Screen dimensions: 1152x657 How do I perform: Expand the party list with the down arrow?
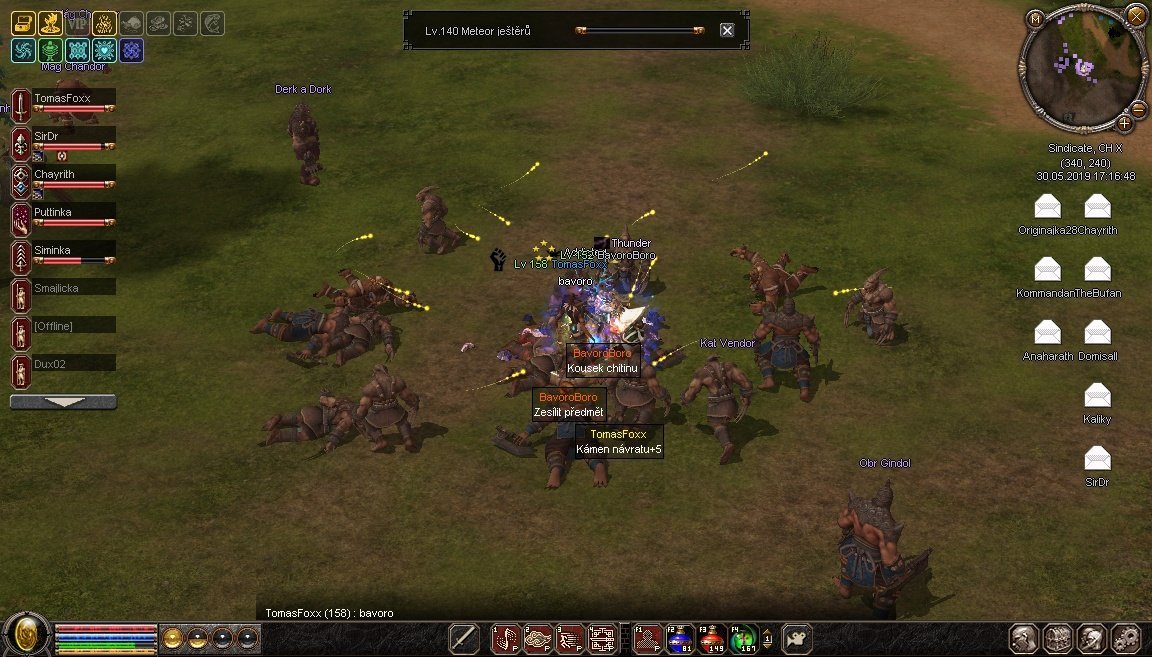point(63,402)
